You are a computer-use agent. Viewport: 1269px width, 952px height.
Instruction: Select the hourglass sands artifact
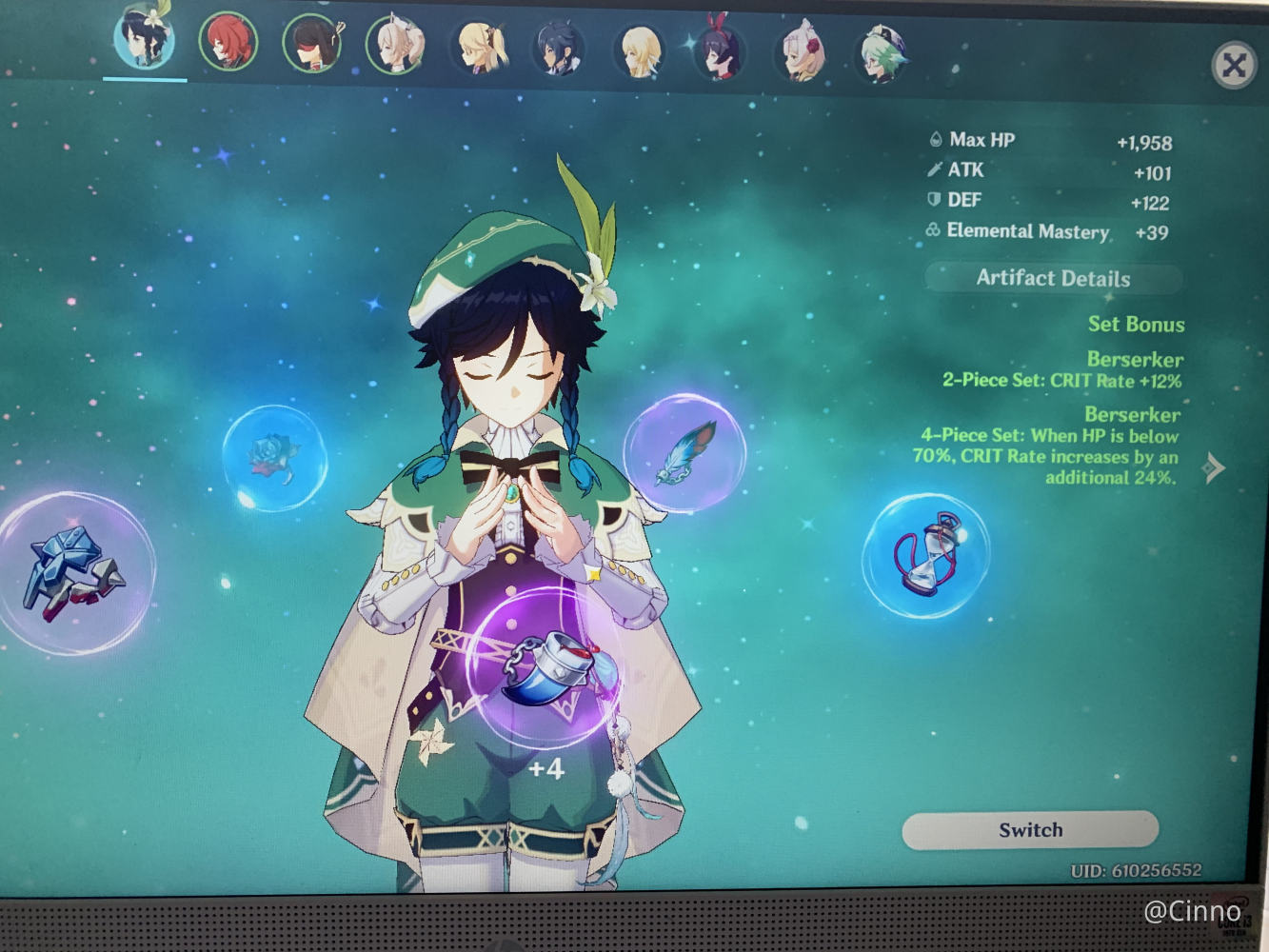click(925, 555)
